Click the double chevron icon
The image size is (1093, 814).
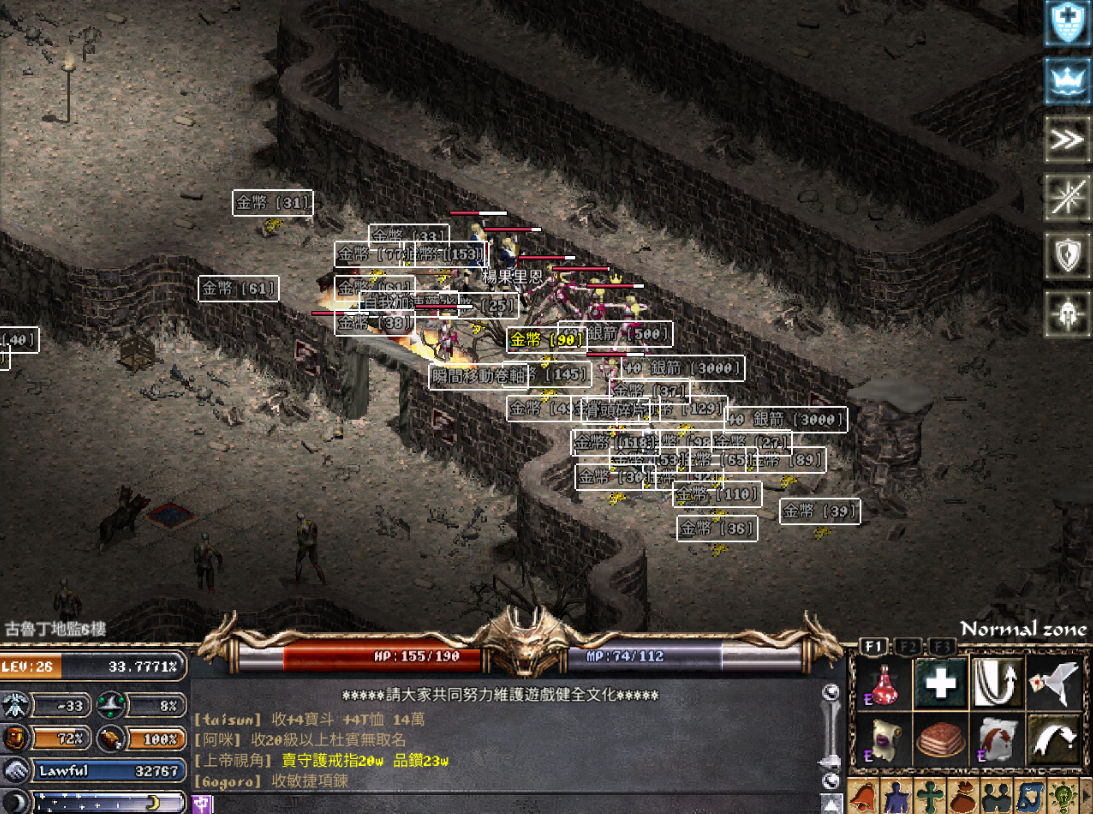tap(1067, 140)
